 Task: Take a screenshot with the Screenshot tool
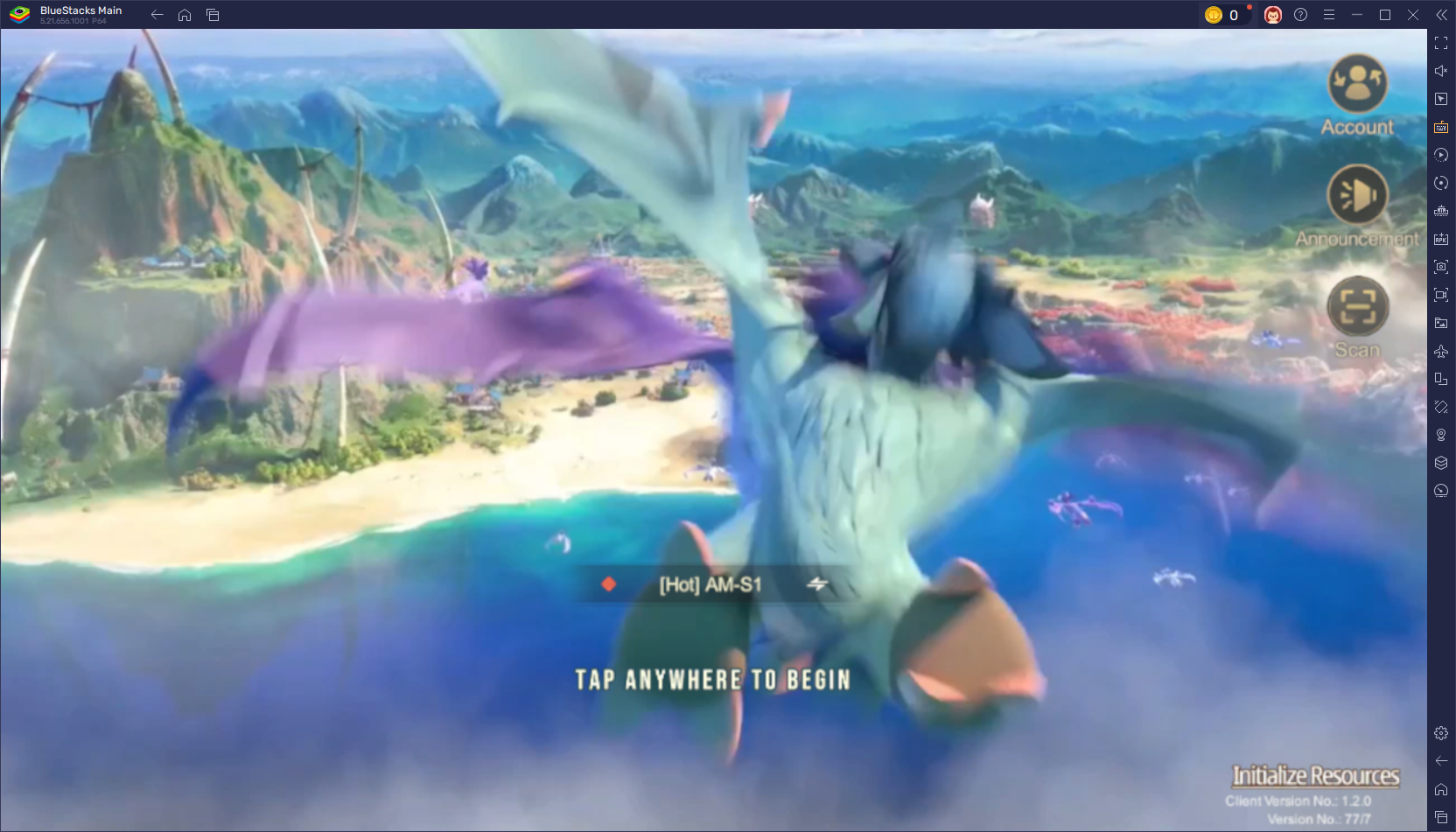click(1441, 267)
